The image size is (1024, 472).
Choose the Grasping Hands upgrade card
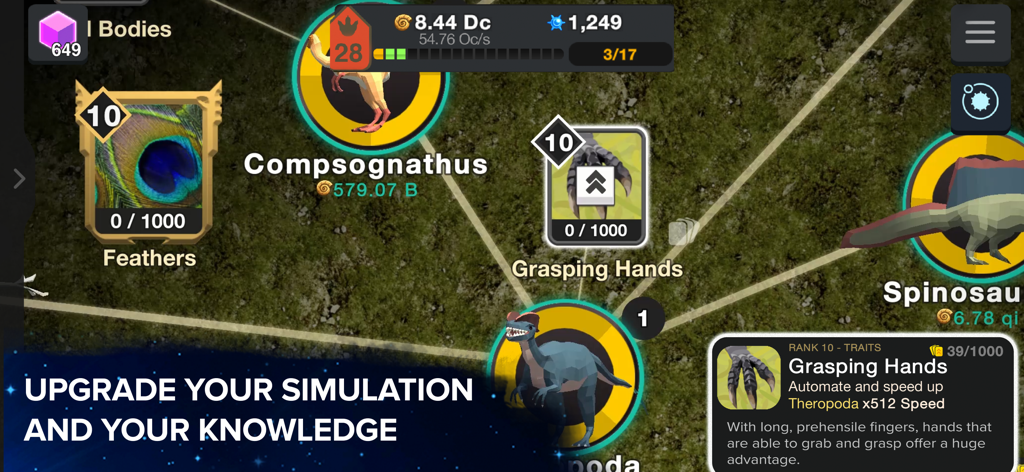[596, 188]
